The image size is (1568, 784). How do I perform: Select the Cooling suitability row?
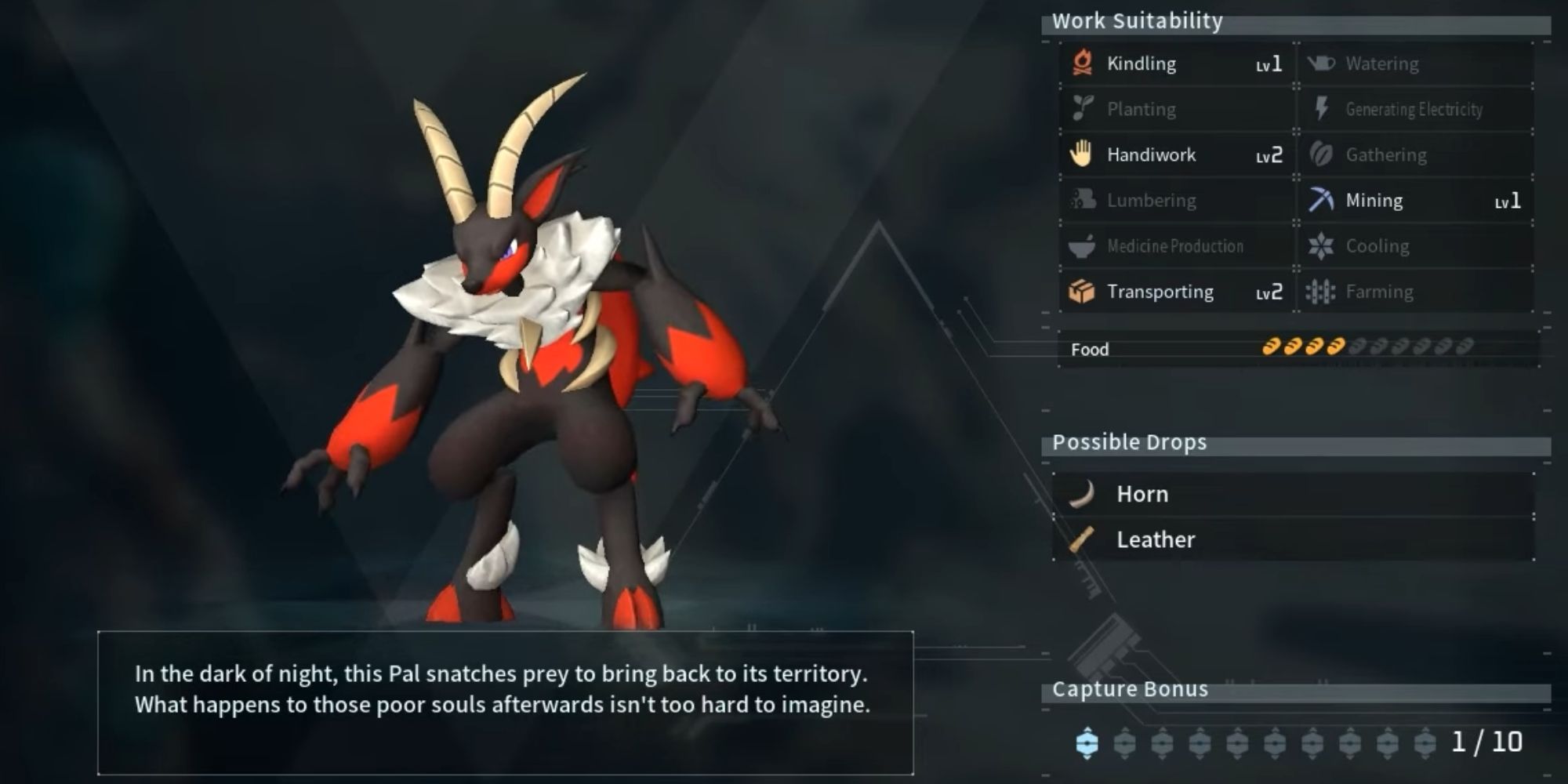[x=1415, y=246]
